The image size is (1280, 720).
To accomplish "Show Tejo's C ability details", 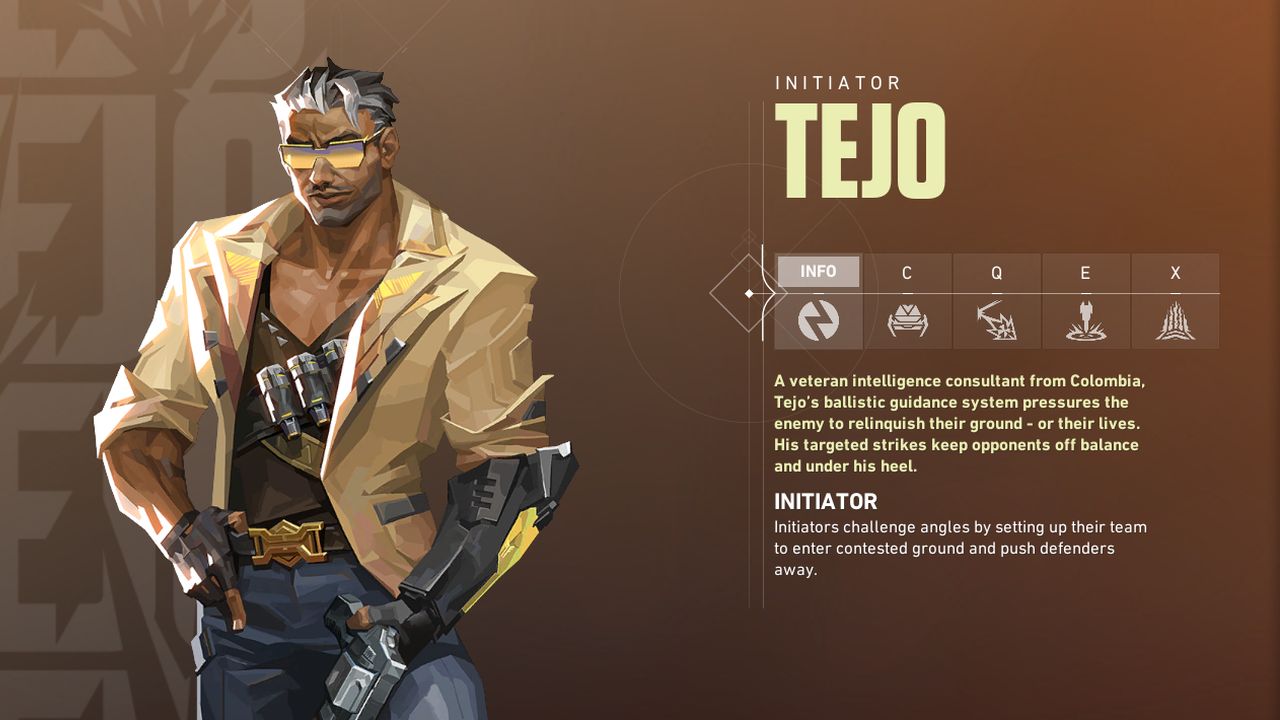I will click(x=907, y=301).
